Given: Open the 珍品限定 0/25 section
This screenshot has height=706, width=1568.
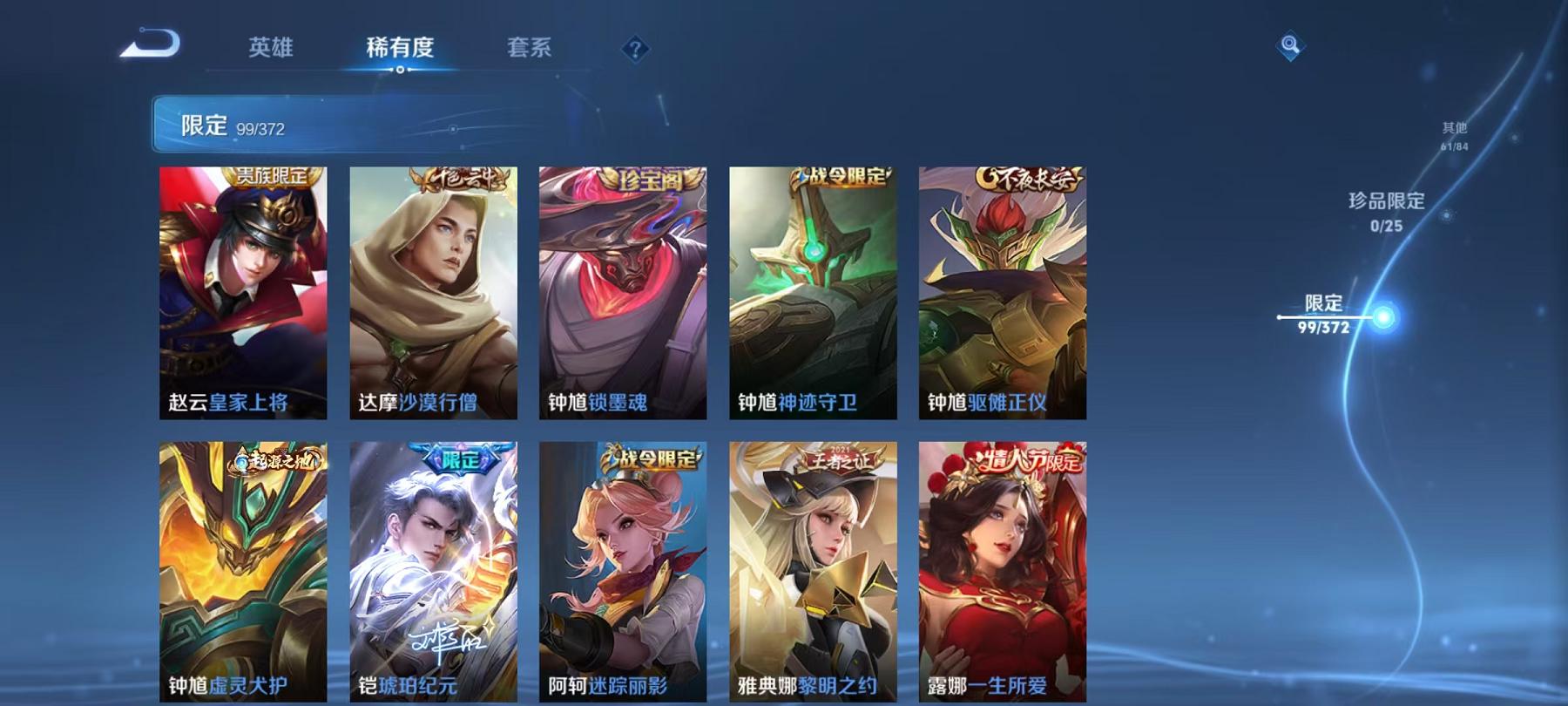Looking at the screenshot, I should tap(1384, 214).
